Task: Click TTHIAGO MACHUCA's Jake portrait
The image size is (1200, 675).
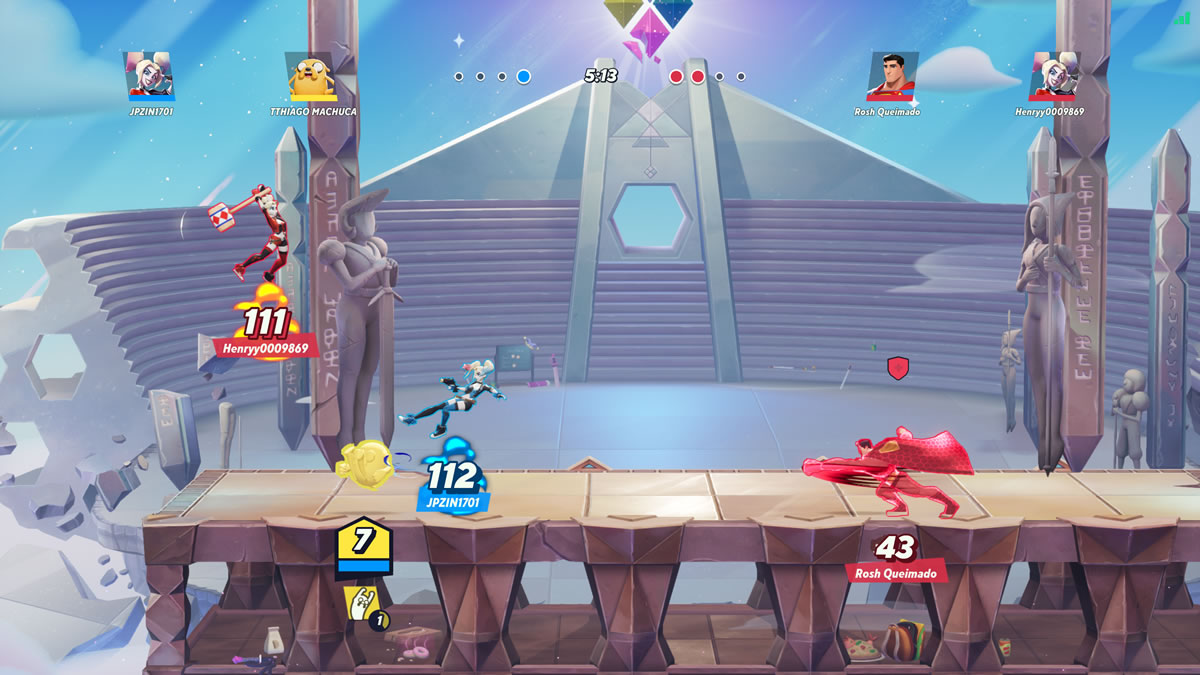Action: click(x=310, y=76)
